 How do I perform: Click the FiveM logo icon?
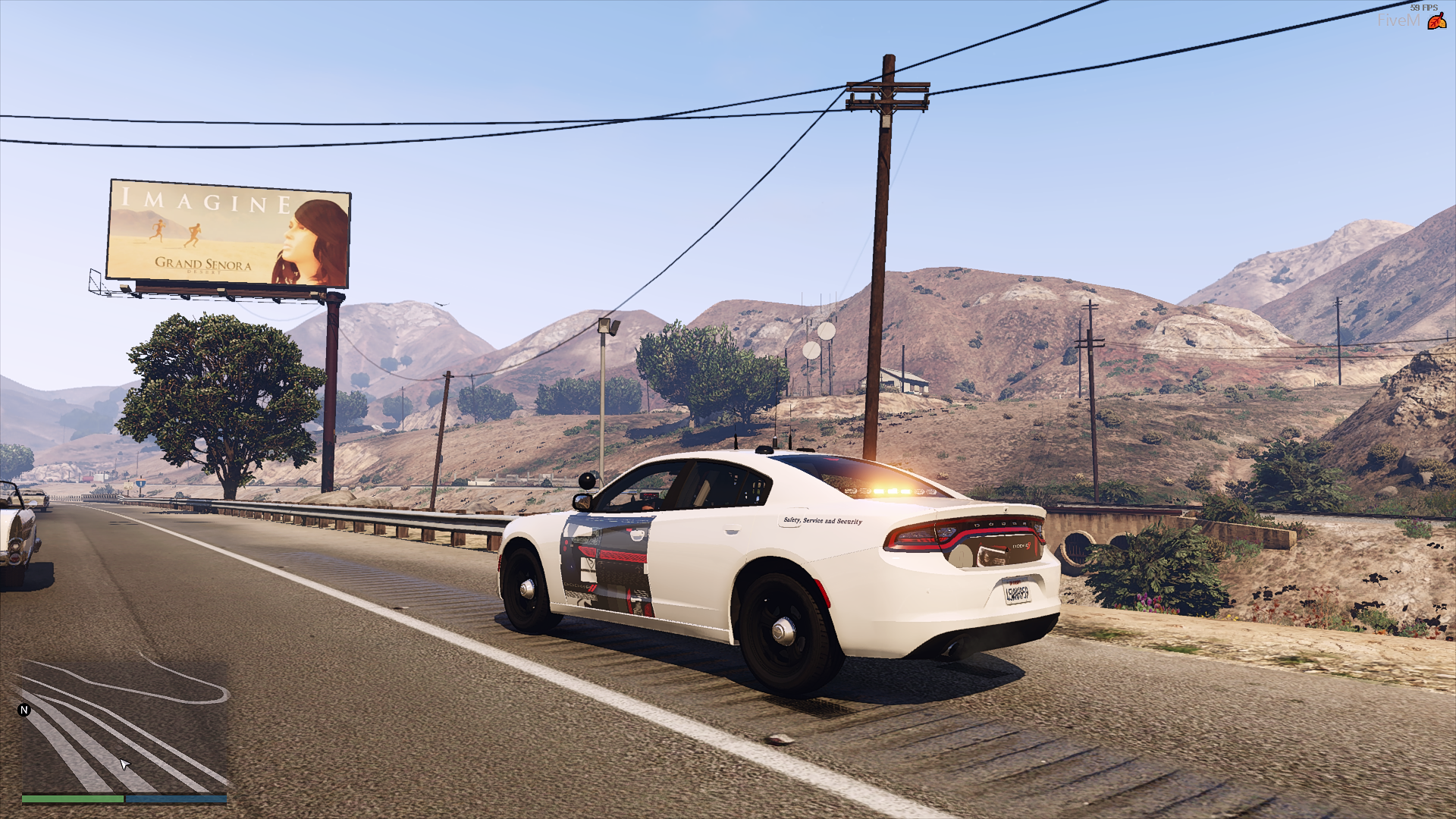coord(1436,21)
